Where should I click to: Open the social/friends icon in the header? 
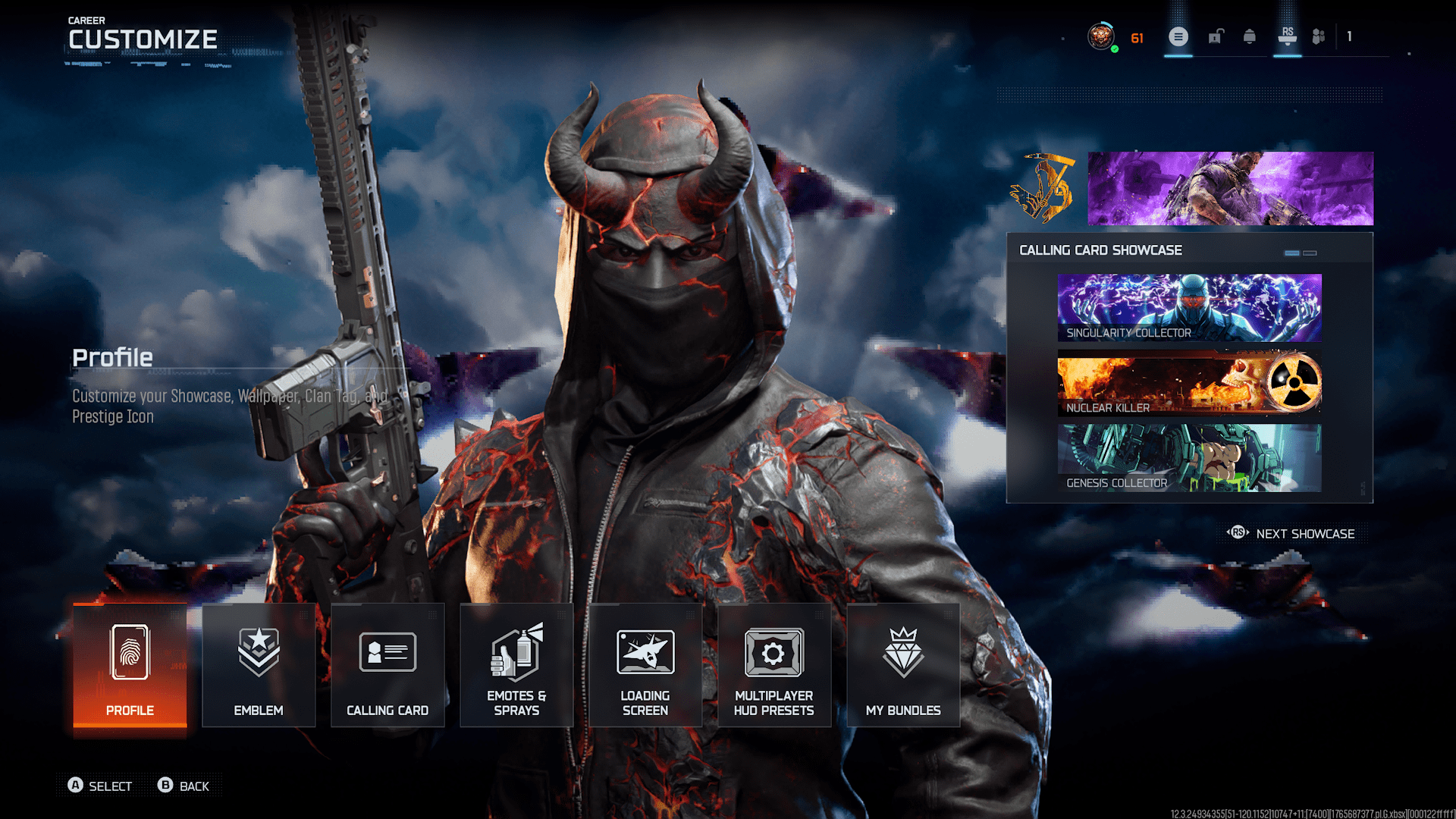pyautogui.click(x=1317, y=36)
